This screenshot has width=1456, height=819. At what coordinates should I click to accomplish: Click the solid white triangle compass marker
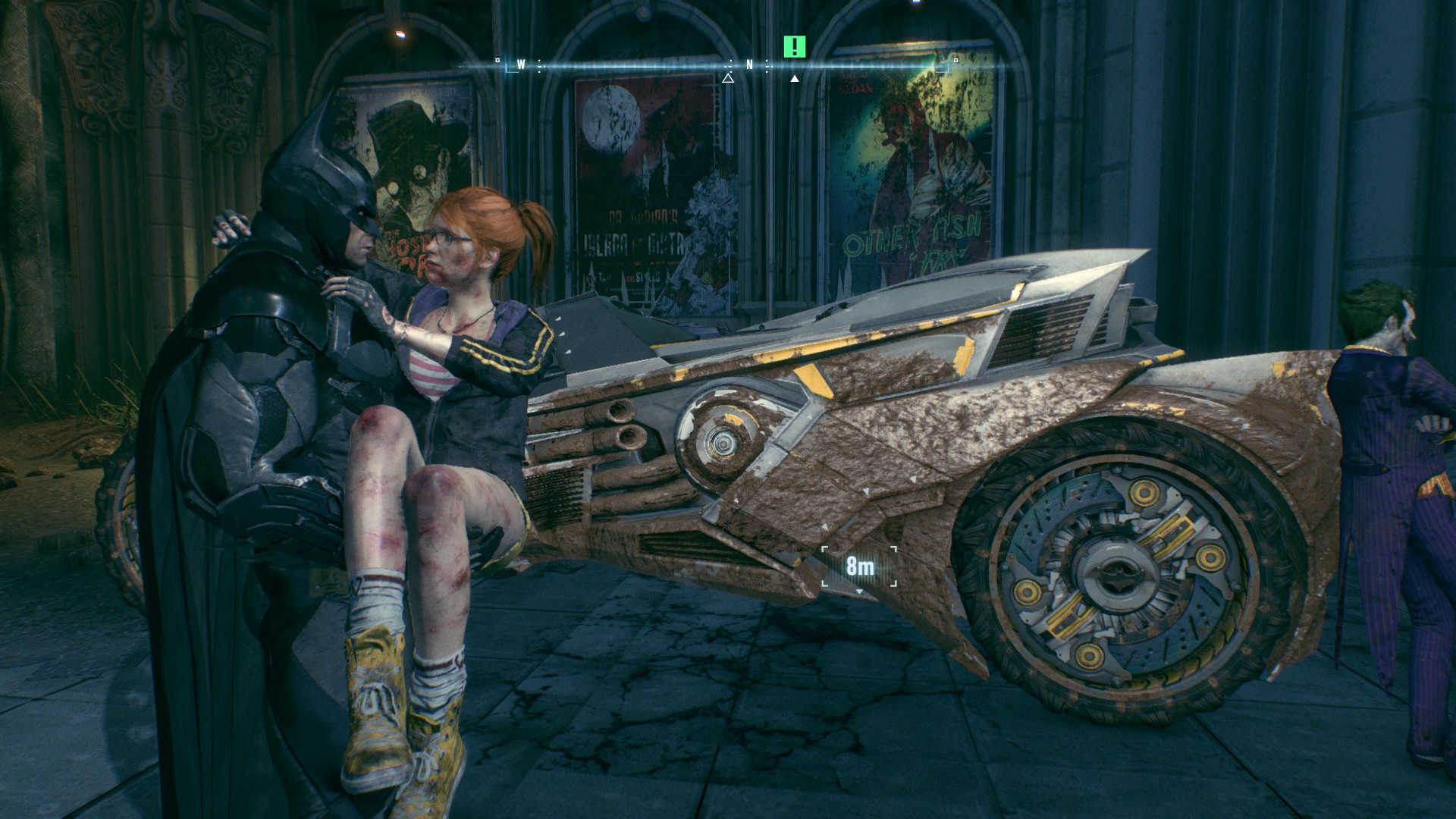794,78
